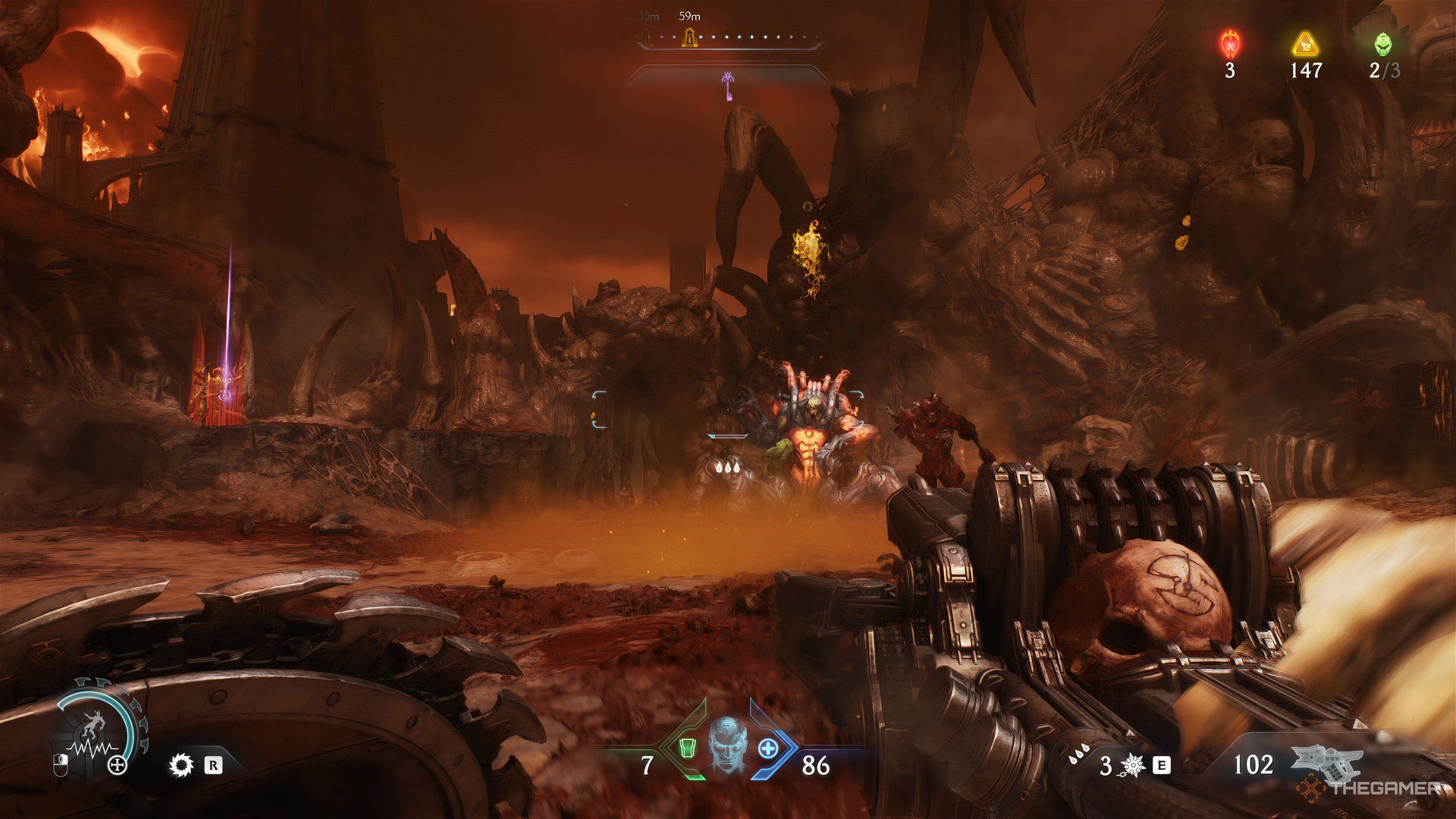This screenshot has height=819, width=1456.
Task: Click the green armor icon
Action: 687,748
